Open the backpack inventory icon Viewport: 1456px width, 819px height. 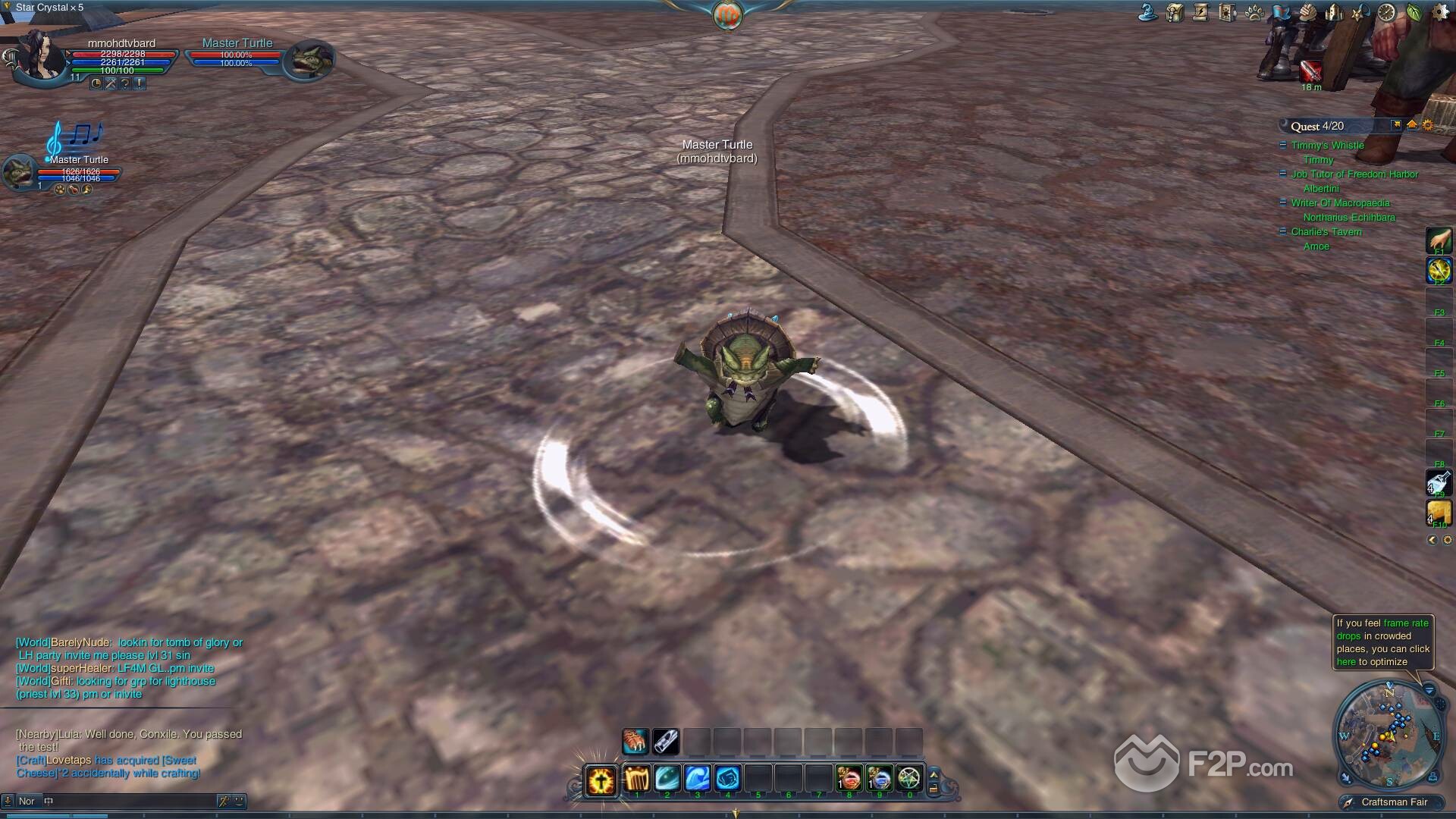coord(1175,12)
